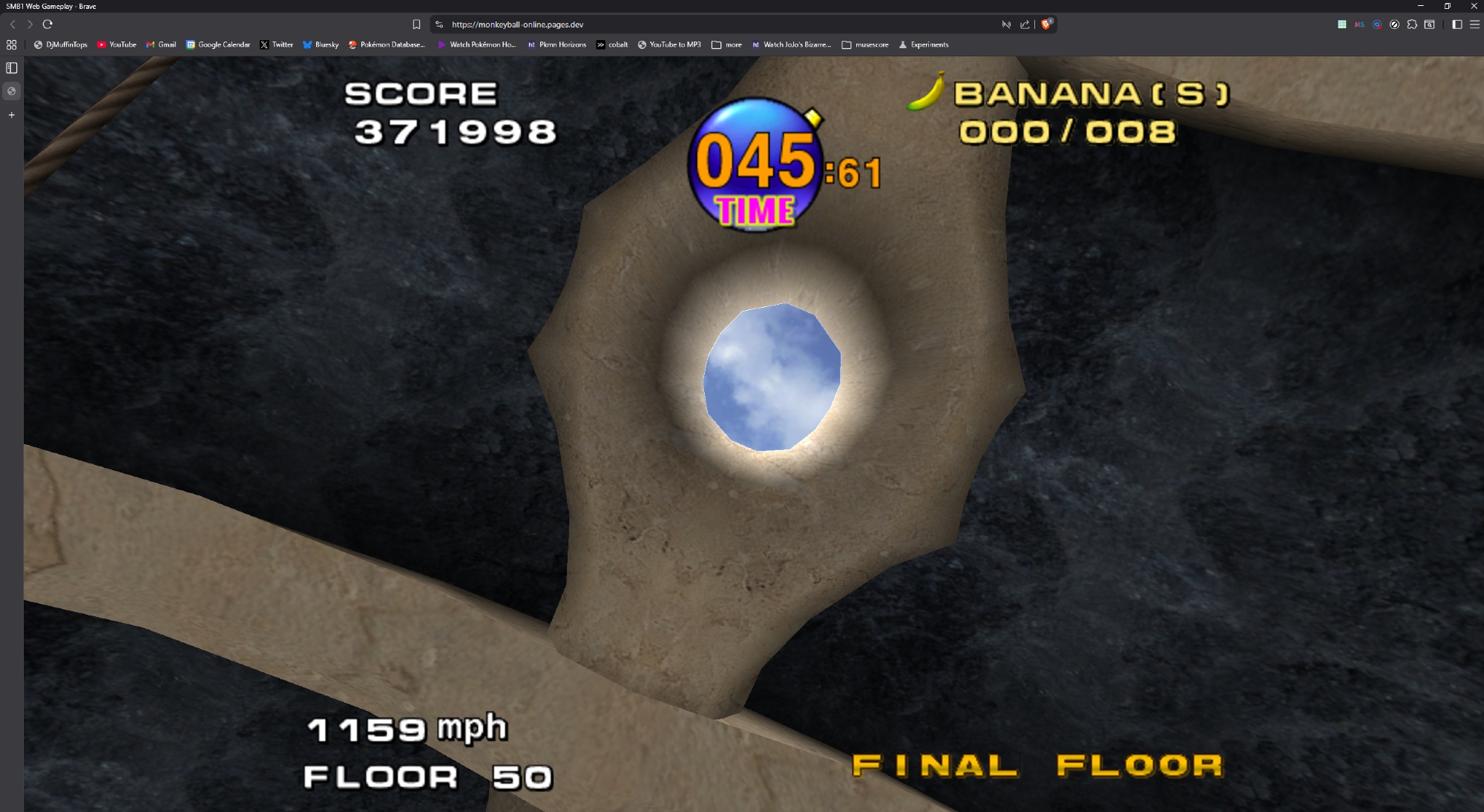Viewport: 1484px width, 812px height.
Task: Reload the browser page
Action: pos(48,24)
